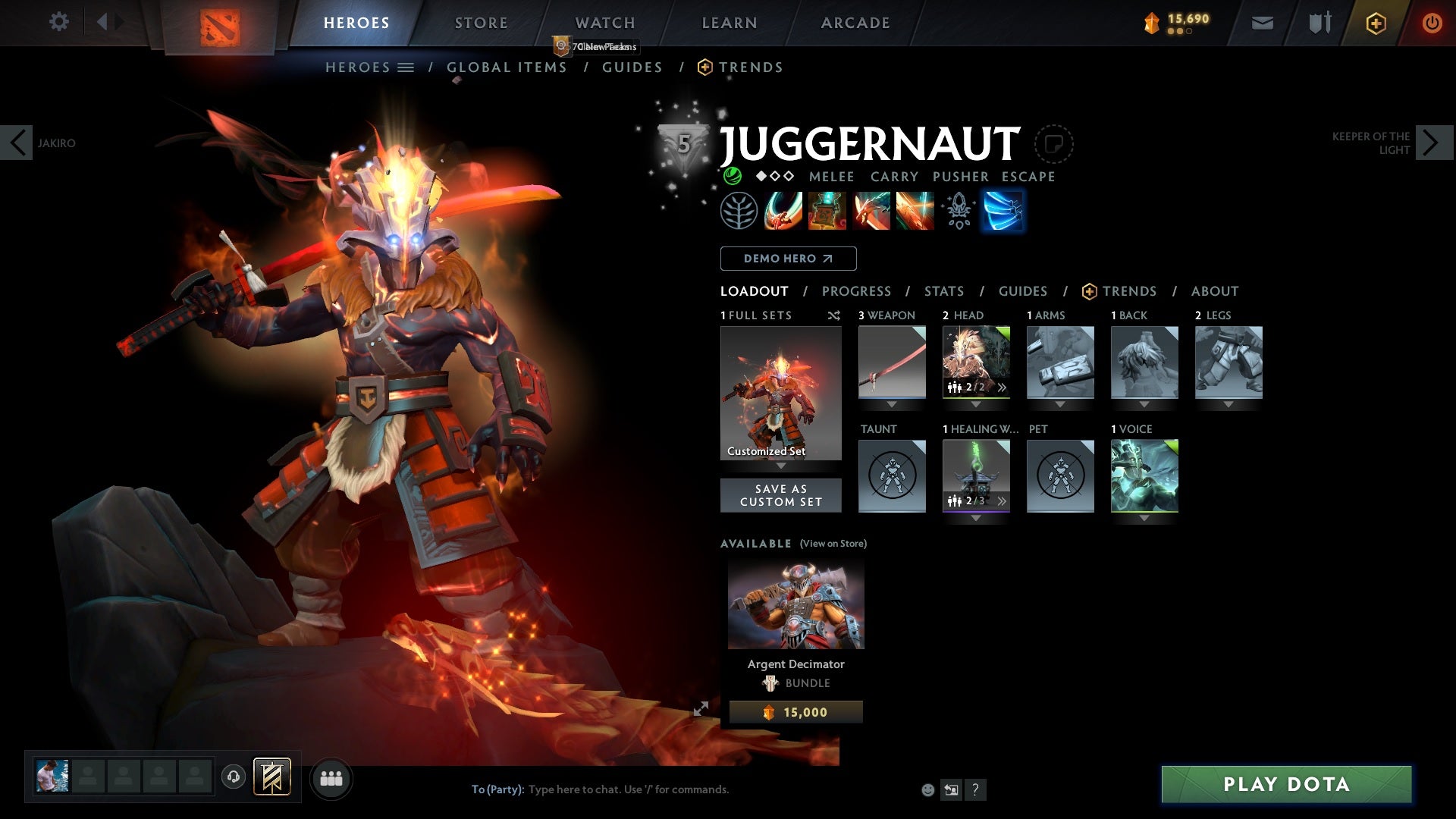Toggle voice chat headset icon
The width and height of the screenshot is (1456, 819).
(x=233, y=777)
